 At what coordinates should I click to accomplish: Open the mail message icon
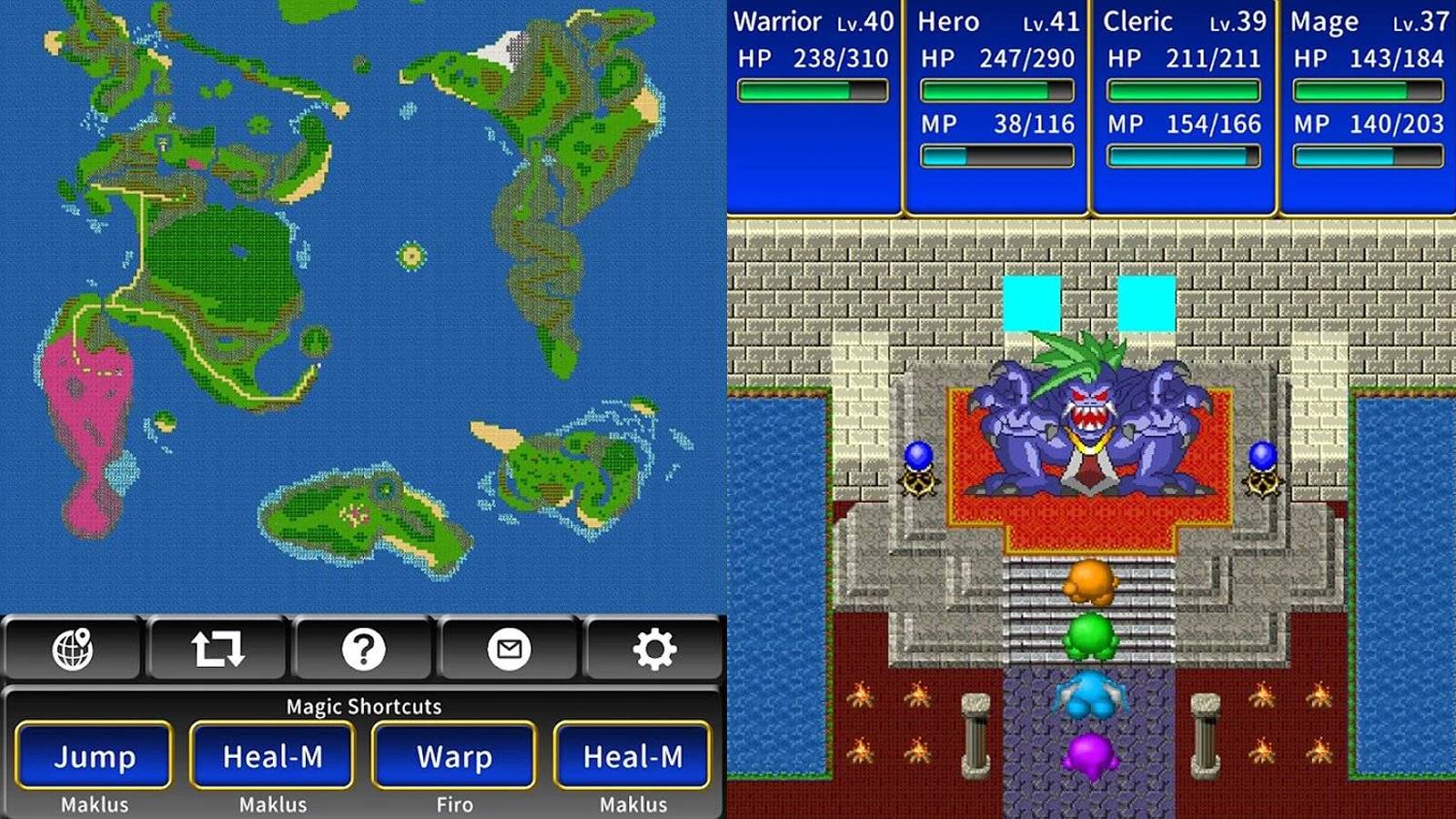coord(510,650)
